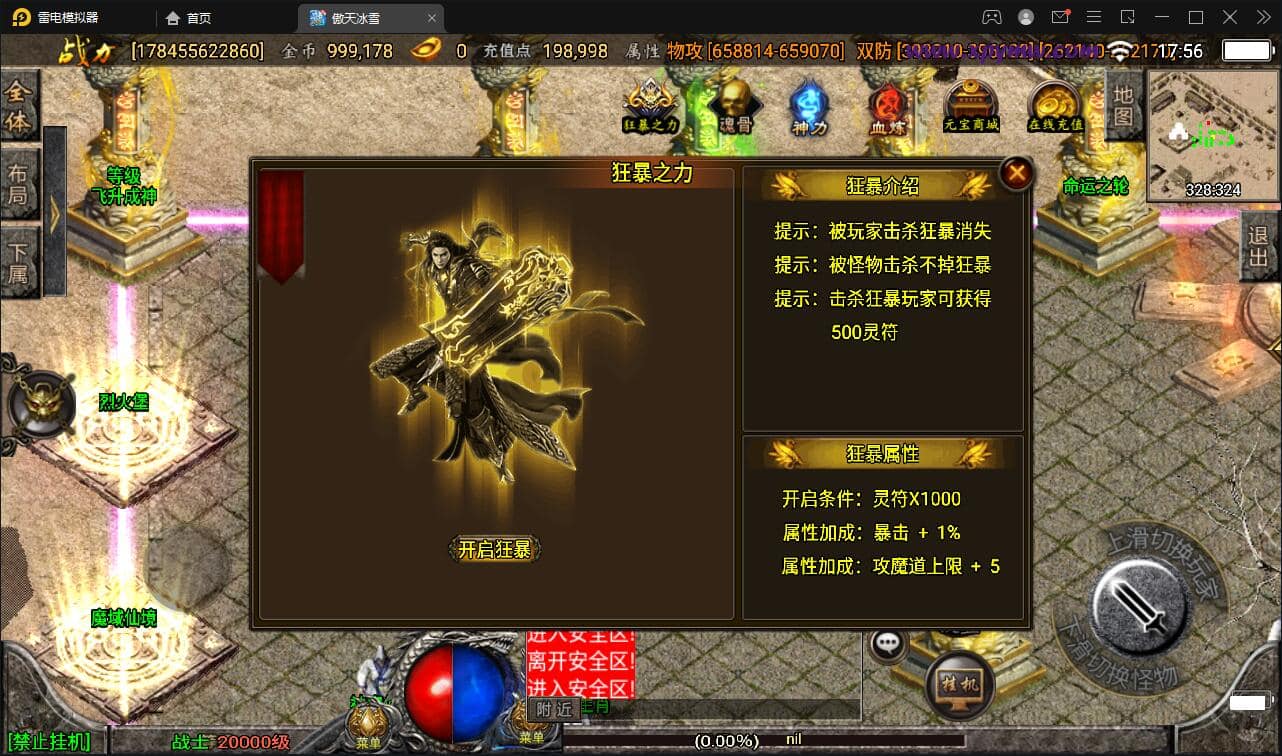Close the 狂暴之力 panel

[x=1016, y=174]
